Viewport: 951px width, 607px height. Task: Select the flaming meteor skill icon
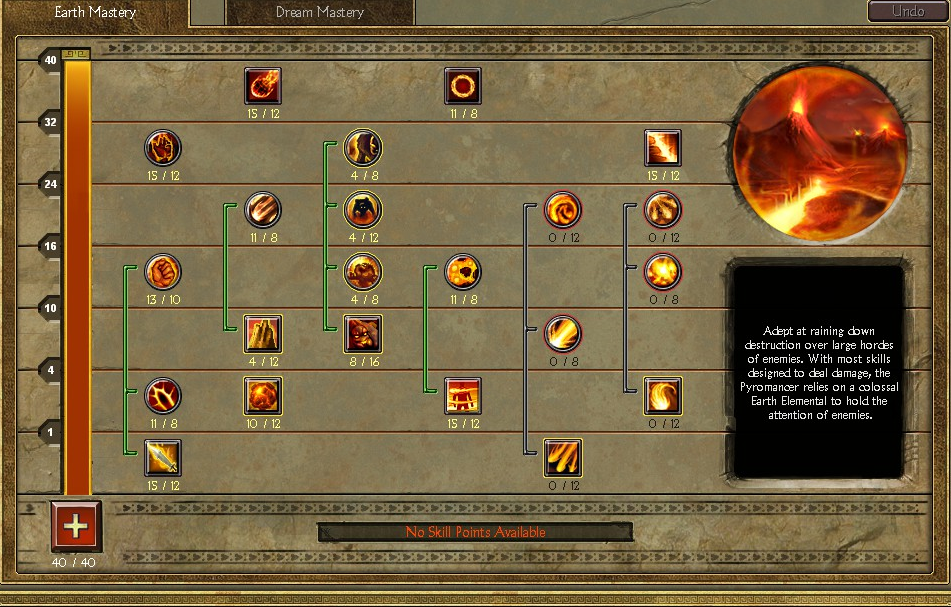(x=263, y=86)
